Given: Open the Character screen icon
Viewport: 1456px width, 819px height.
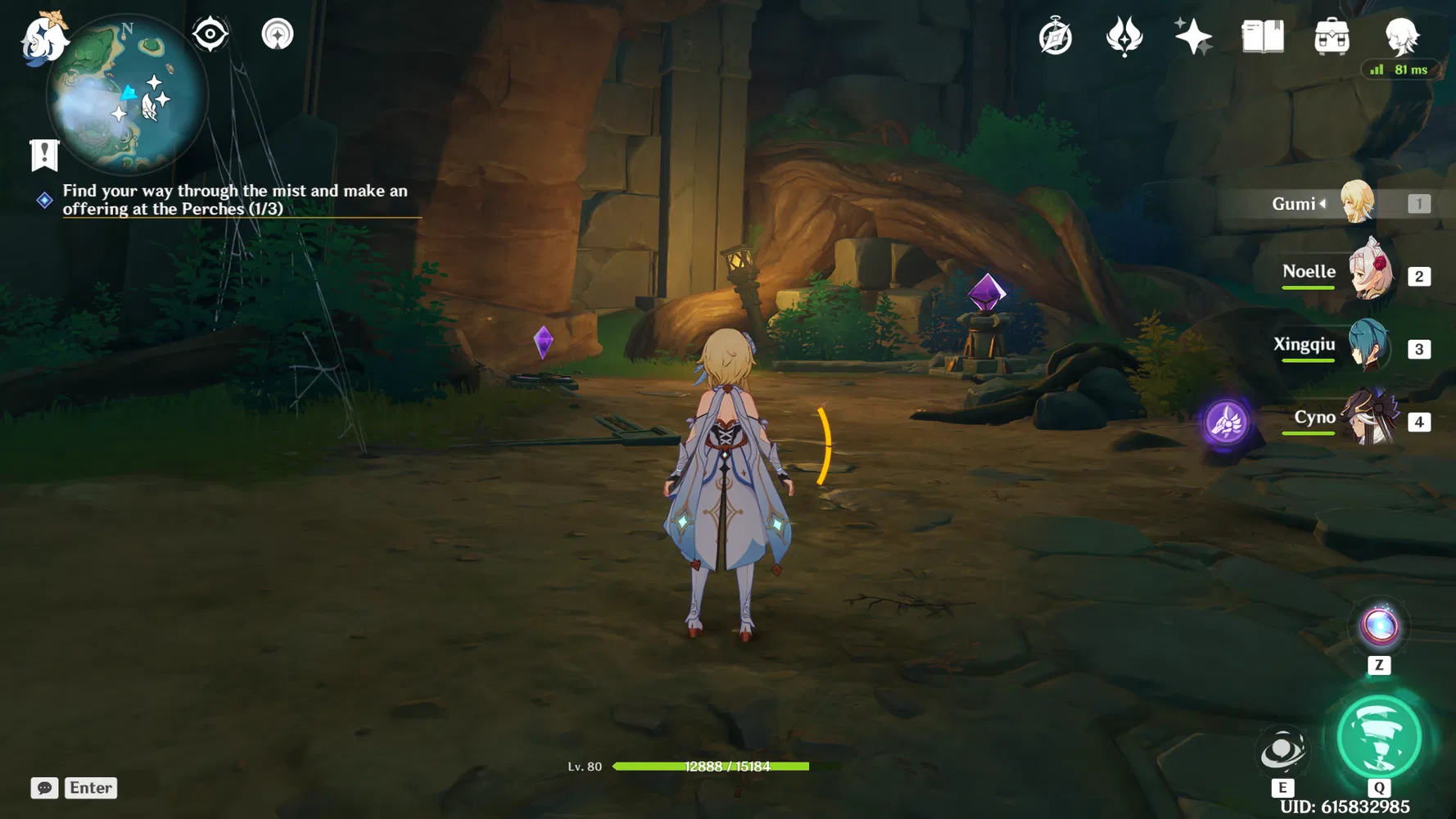Looking at the screenshot, I should click(x=1402, y=36).
